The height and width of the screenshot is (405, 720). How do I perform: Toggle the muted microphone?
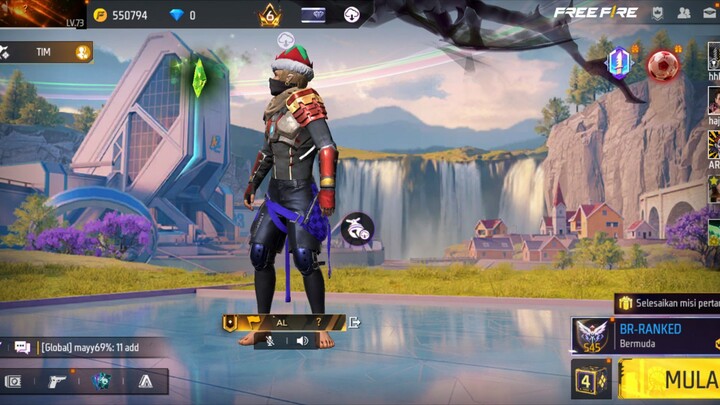tap(269, 341)
